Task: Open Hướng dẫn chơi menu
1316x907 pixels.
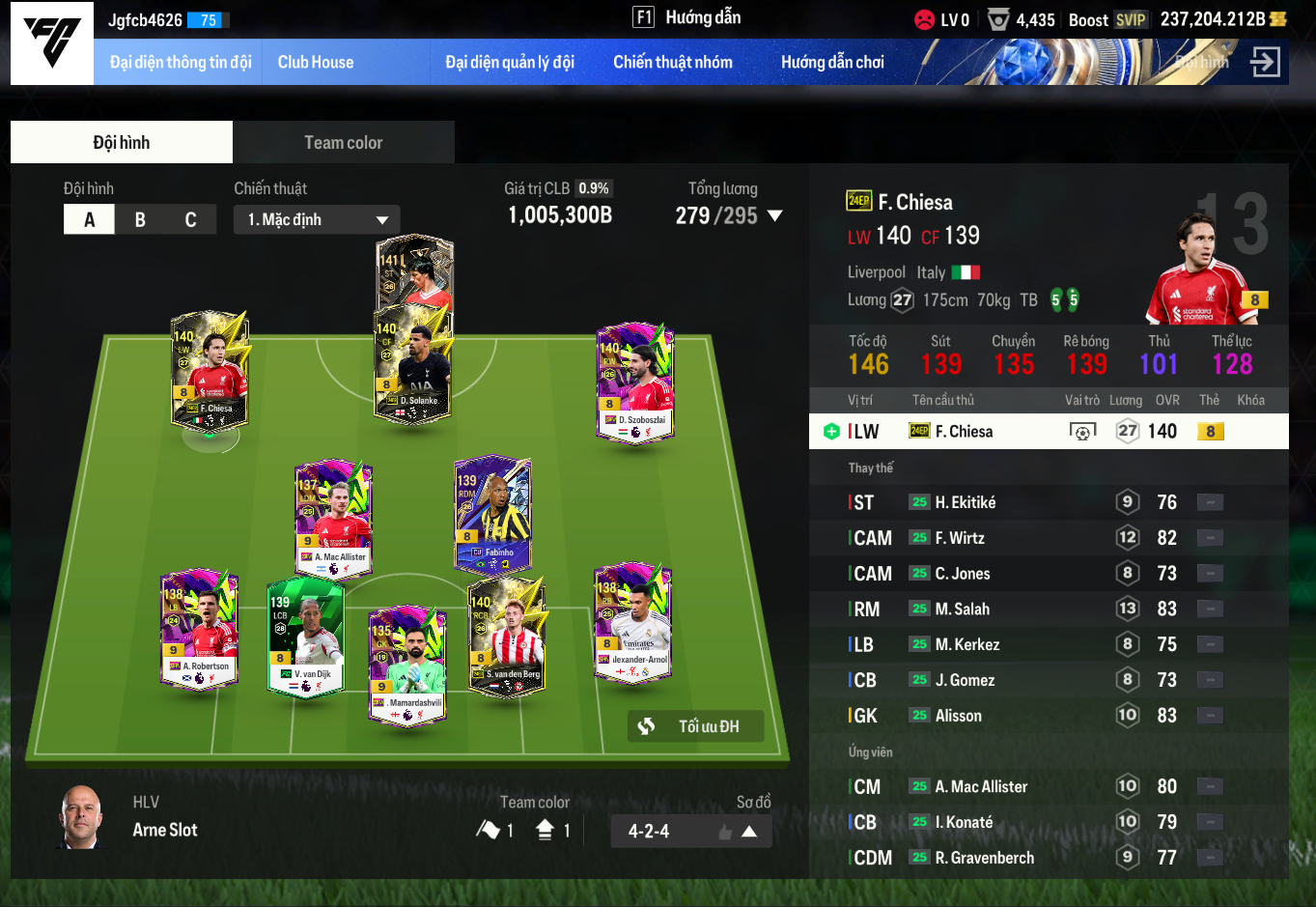Action: coord(832,62)
